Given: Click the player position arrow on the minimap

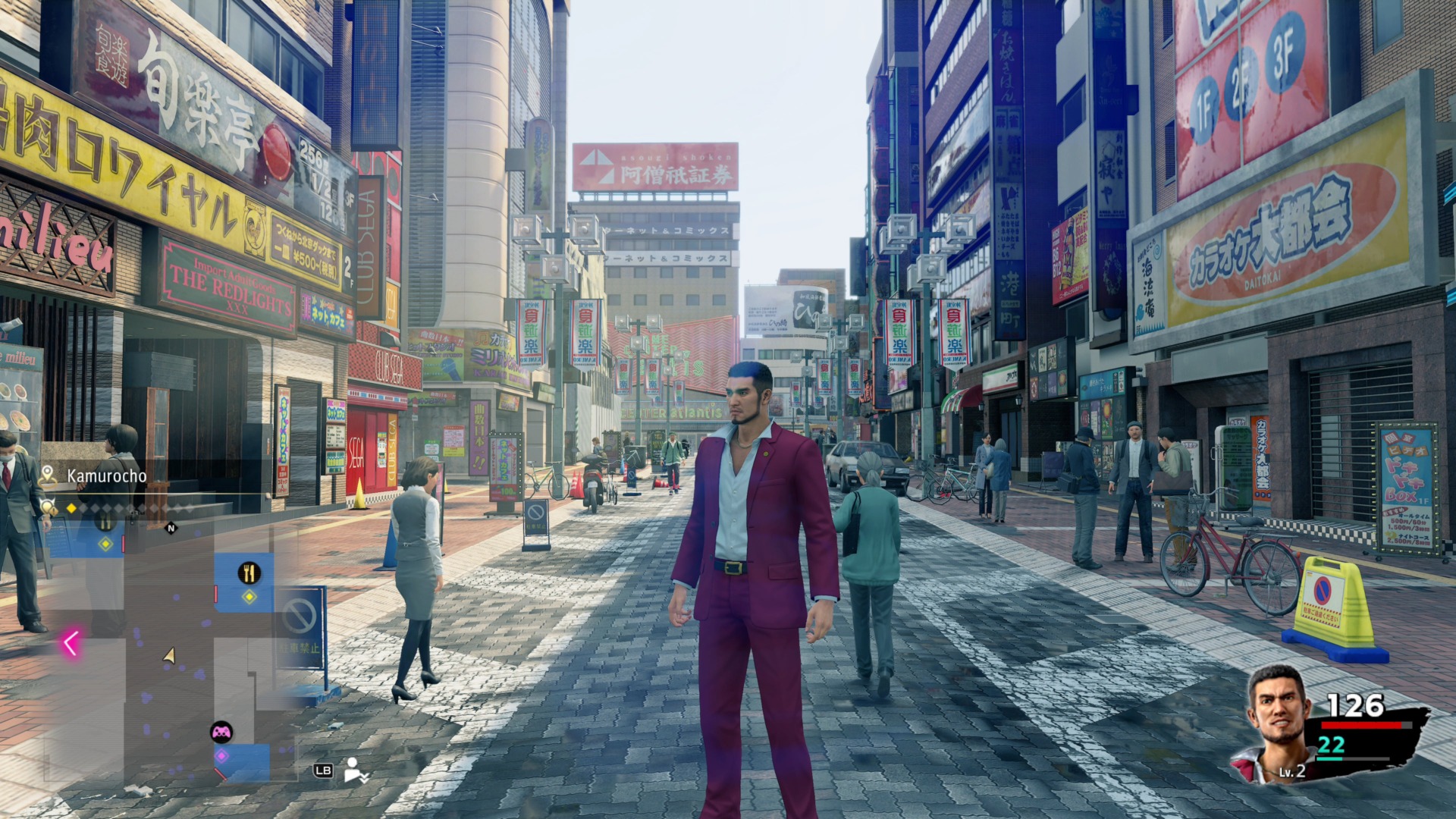Looking at the screenshot, I should (169, 654).
